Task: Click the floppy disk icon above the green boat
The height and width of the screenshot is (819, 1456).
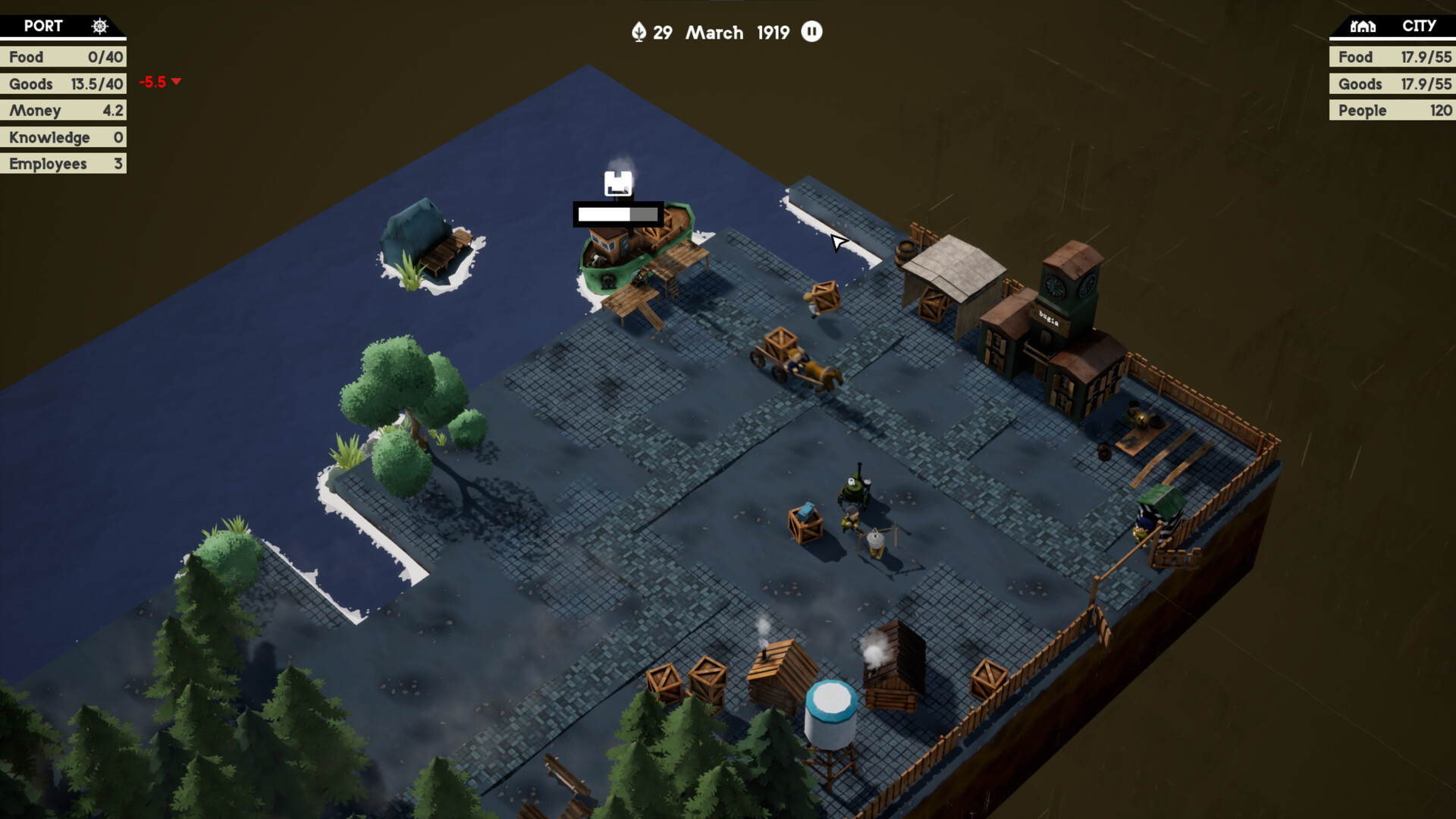Action: tap(619, 182)
